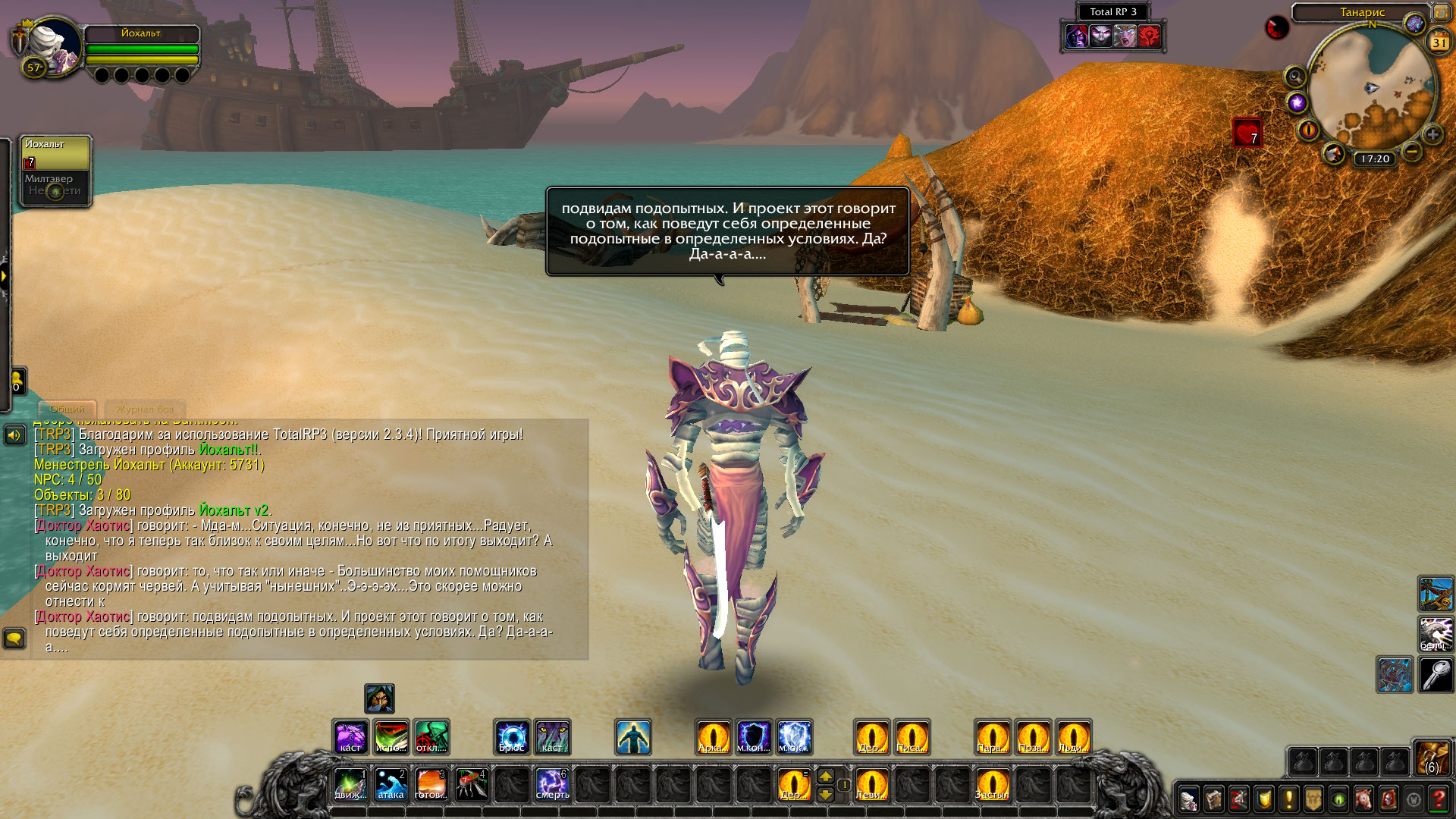Zoom out the minimap with minus button
1456x819 pixels.
click(1411, 152)
